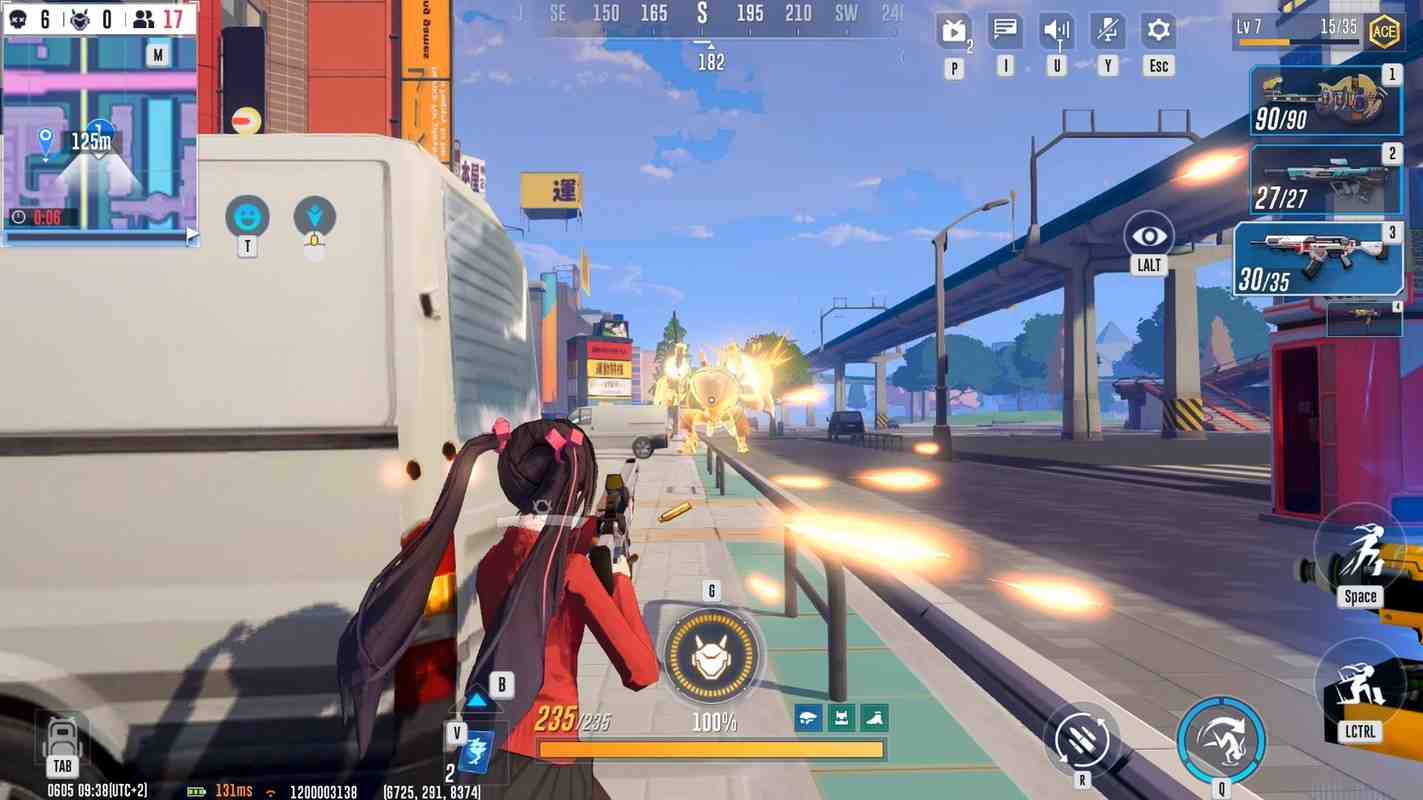Use the skill icon labeled Q
The image size is (1423, 800).
(1222, 740)
